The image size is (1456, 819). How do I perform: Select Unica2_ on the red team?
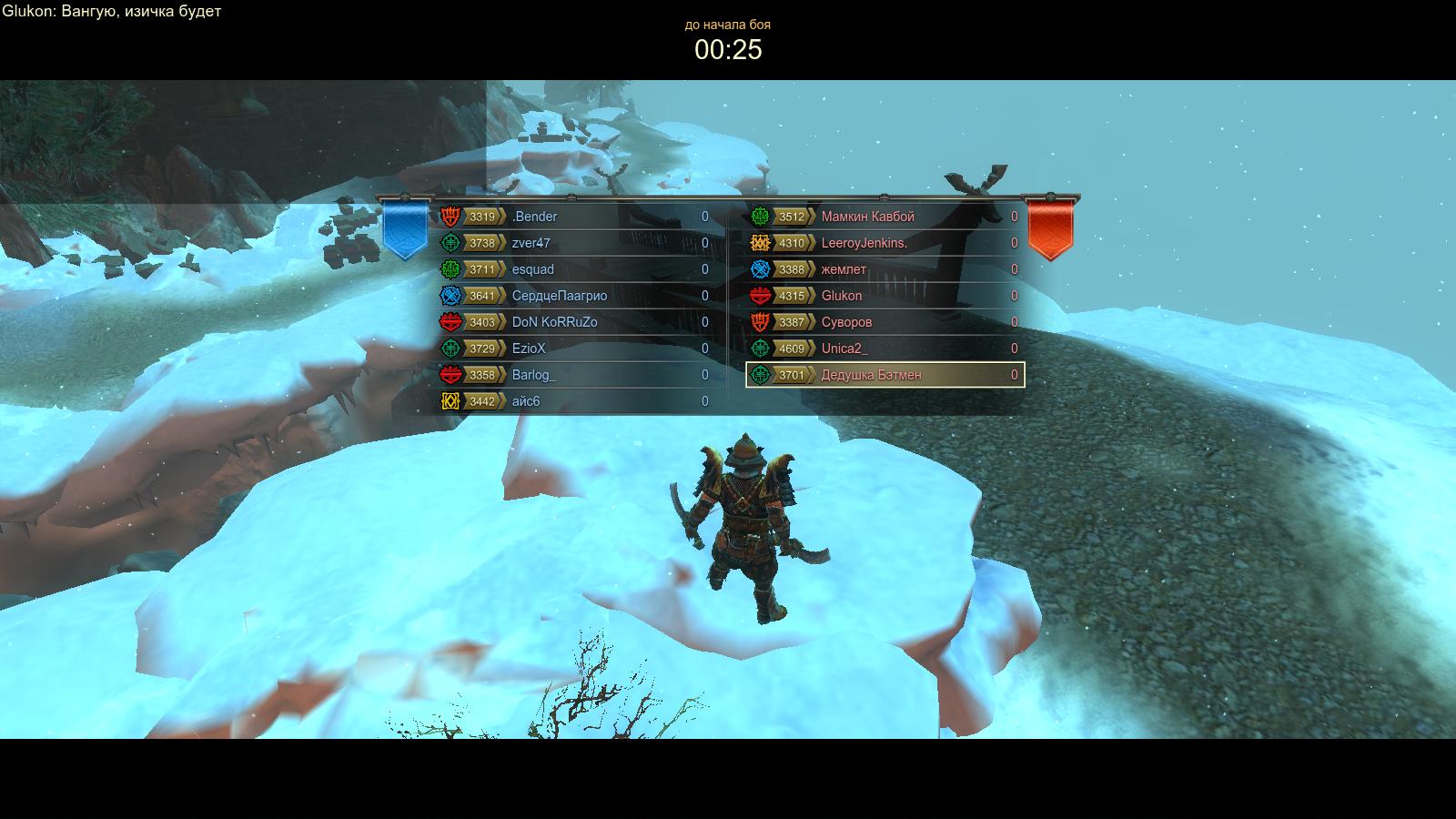tap(884, 349)
